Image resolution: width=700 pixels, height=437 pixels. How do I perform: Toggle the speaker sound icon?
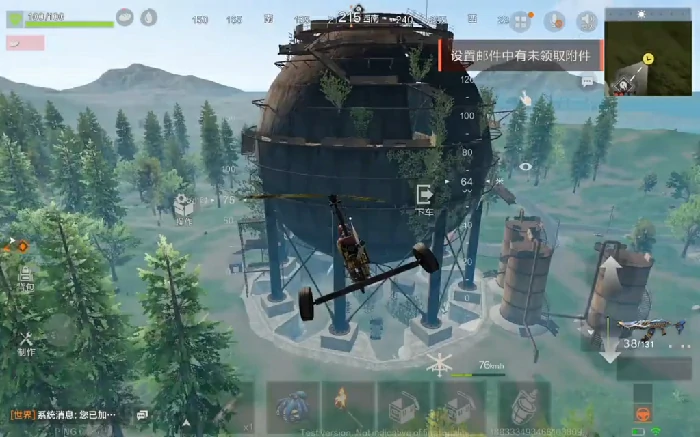pos(586,20)
